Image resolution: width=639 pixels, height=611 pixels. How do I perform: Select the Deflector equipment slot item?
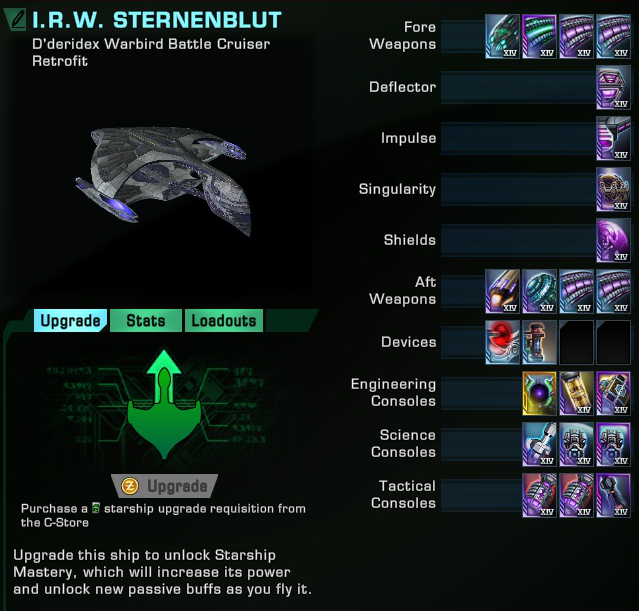tap(613, 87)
